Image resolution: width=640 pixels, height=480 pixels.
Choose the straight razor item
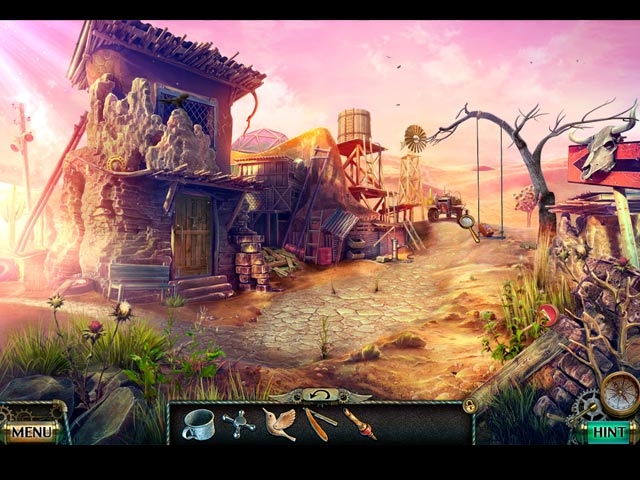(321, 424)
